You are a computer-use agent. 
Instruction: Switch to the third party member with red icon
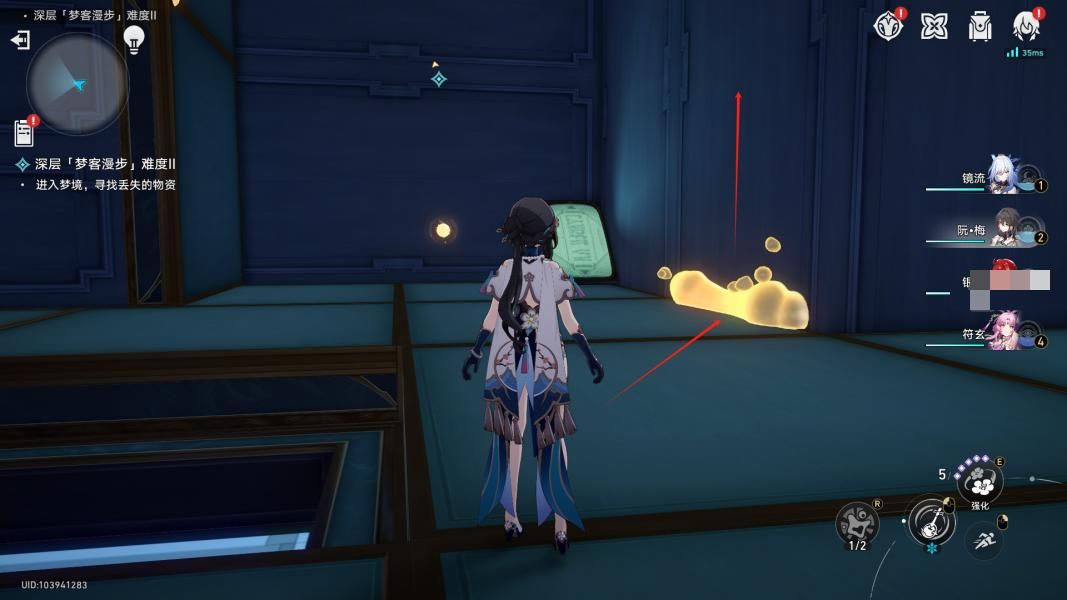(1005, 280)
